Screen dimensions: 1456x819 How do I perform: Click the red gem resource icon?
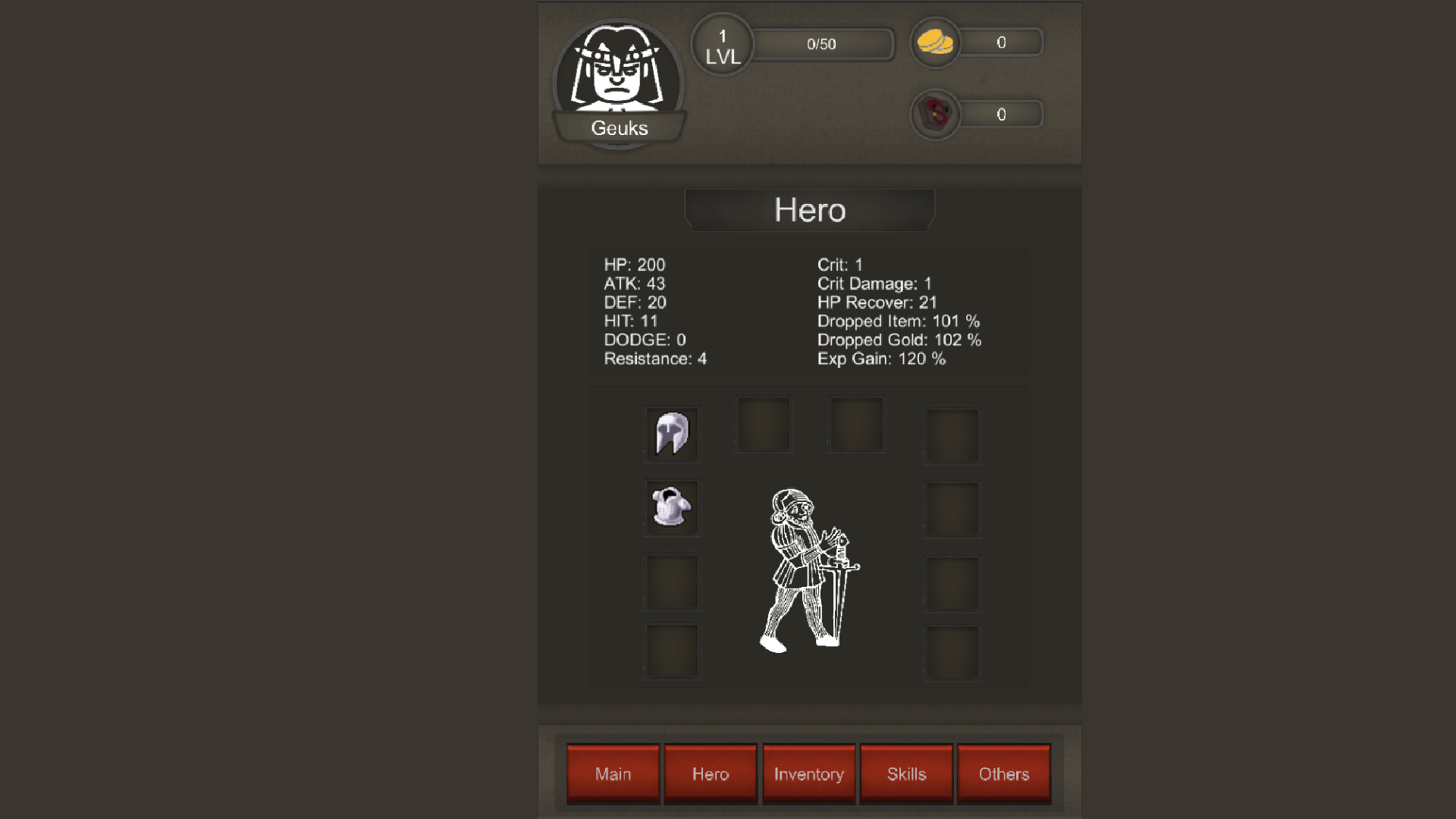click(935, 115)
